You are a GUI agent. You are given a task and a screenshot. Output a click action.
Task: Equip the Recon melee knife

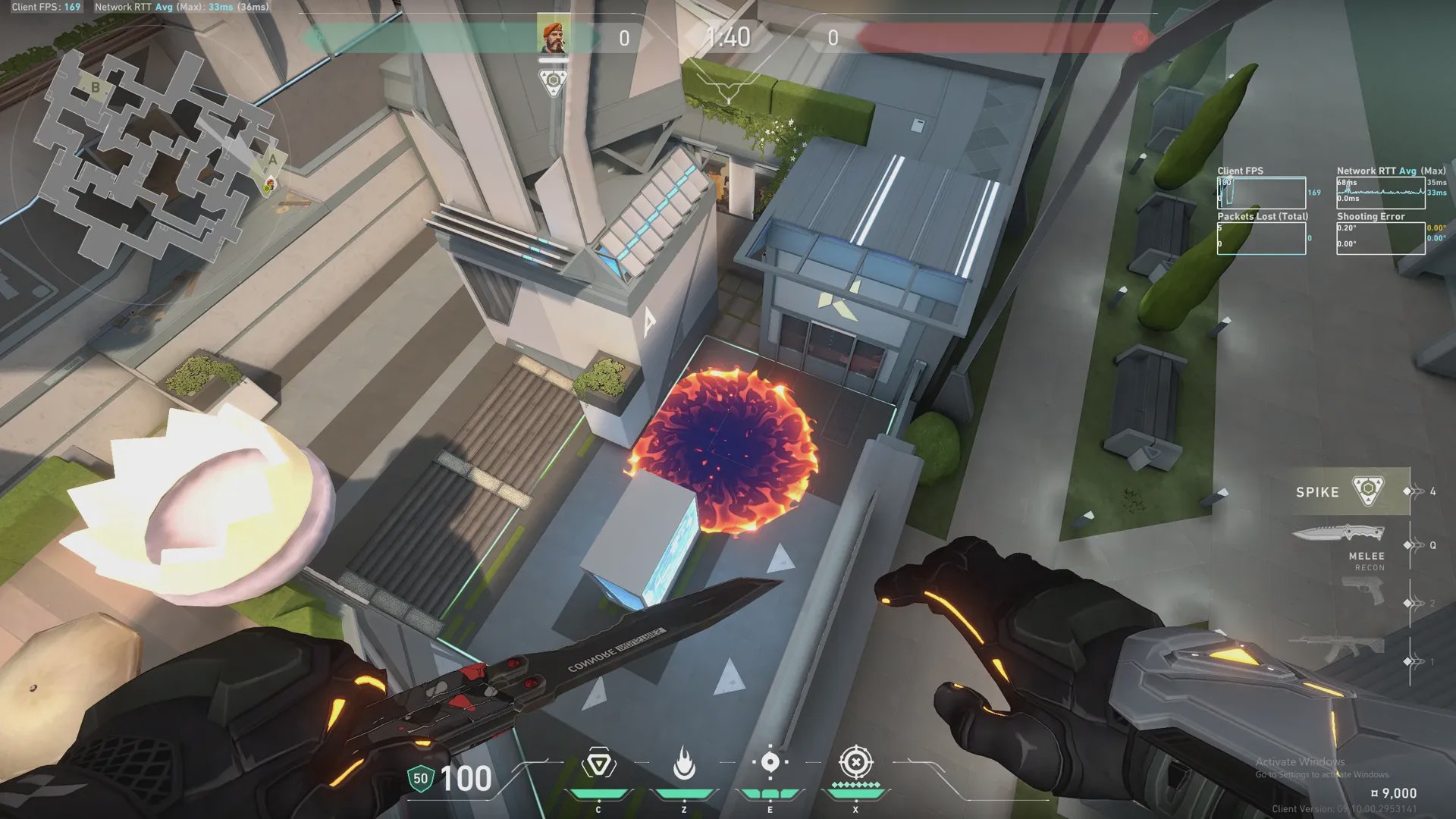pos(1341,534)
